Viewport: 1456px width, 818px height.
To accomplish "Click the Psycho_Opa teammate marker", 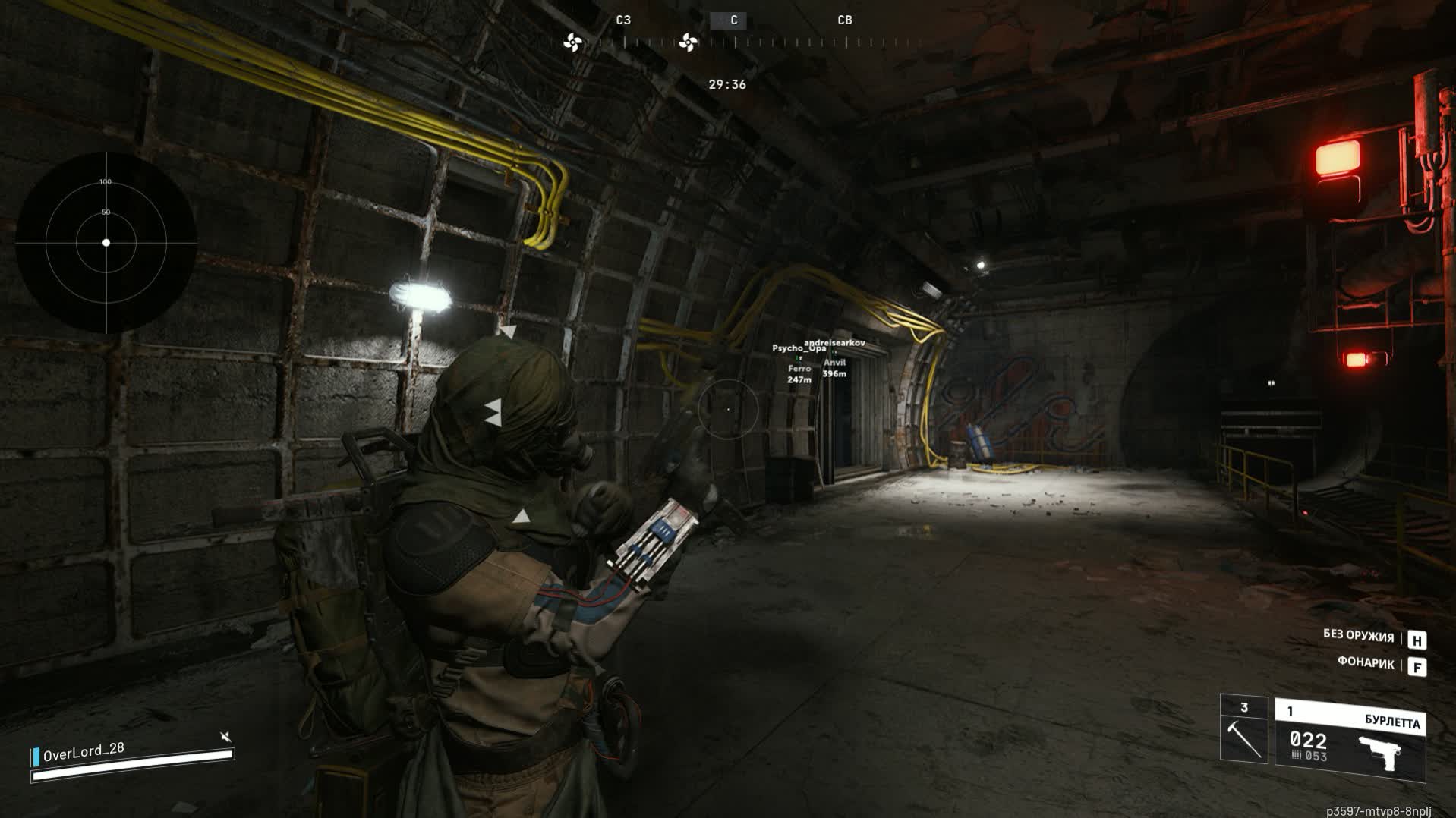I will click(799, 348).
